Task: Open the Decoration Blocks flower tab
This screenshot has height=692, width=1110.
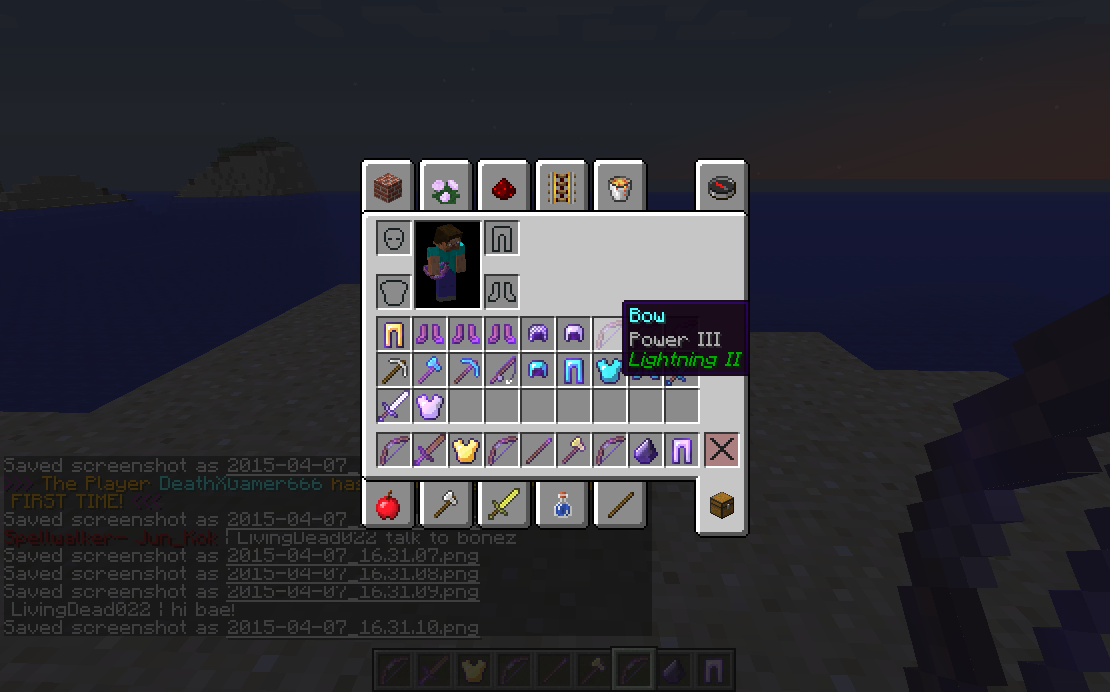Action: tap(445, 187)
